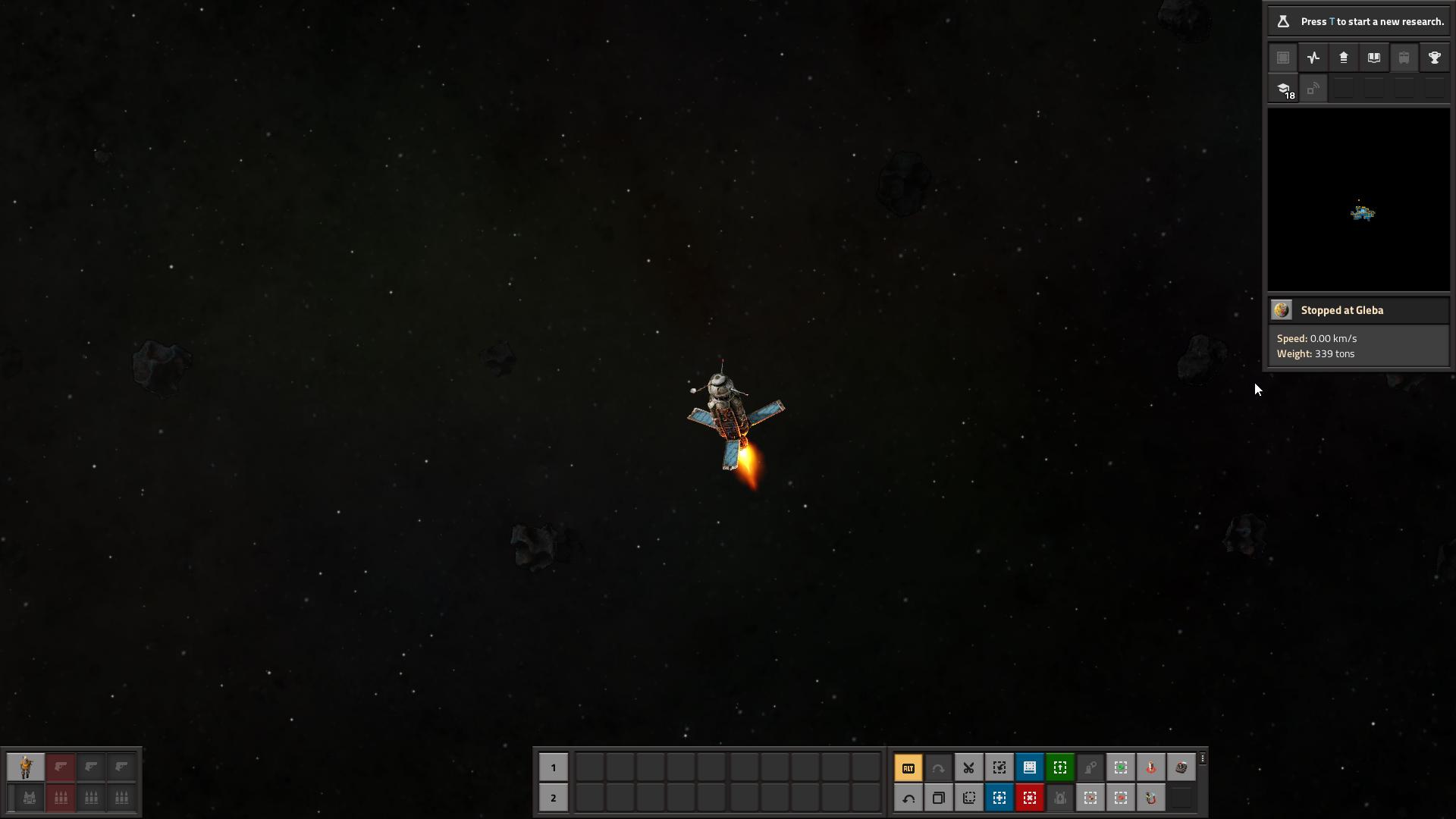Open the blue blueprint book tool
The width and height of the screenshot is (1456, 819).
coord(1029,767)
